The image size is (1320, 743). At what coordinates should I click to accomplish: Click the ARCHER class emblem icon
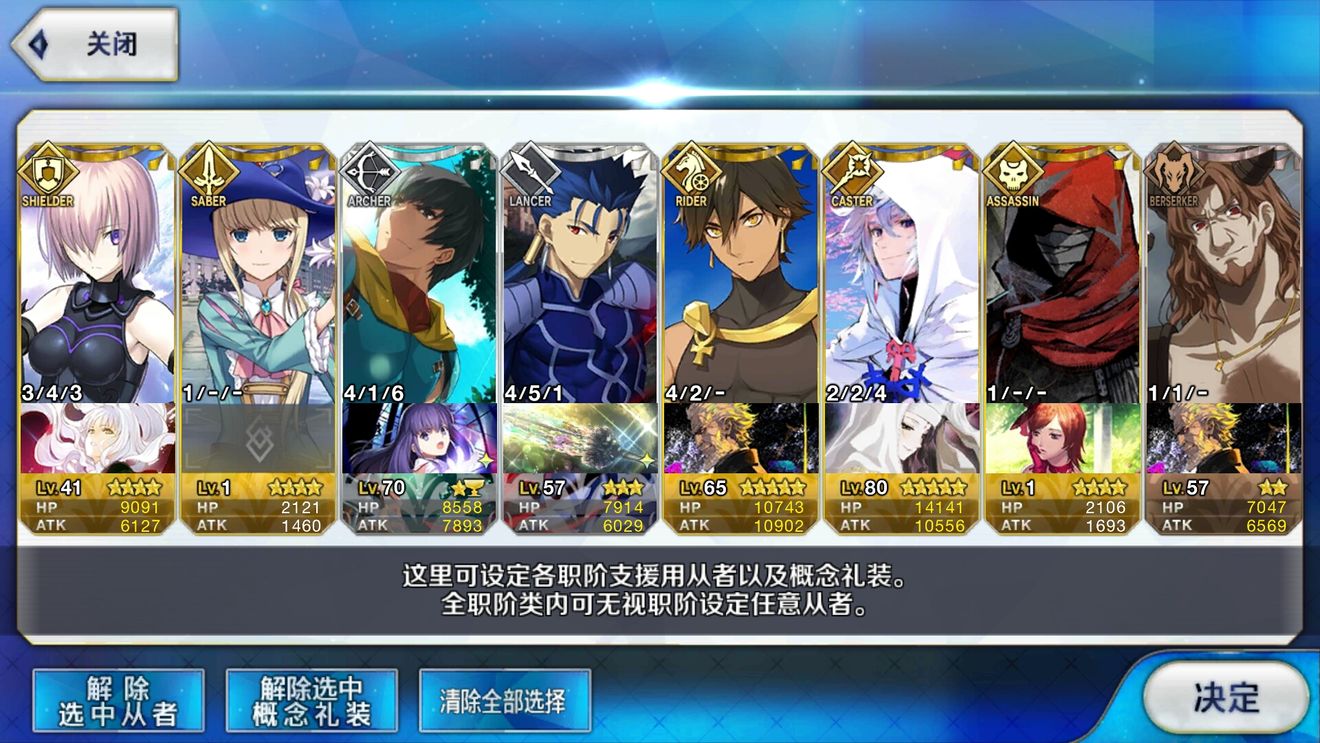coord(369,170)
